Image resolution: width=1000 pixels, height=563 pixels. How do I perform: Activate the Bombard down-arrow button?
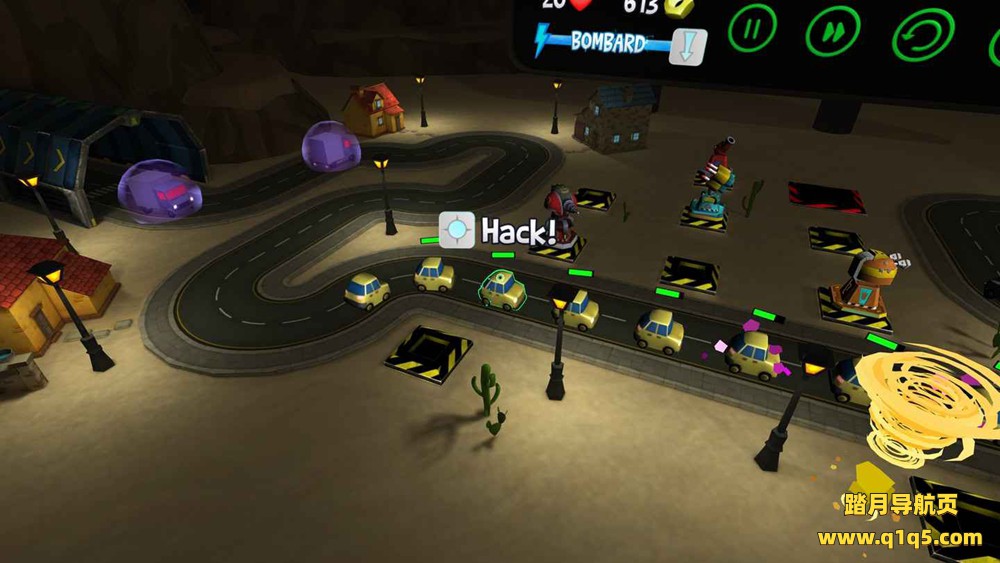[x=688, y=47]
